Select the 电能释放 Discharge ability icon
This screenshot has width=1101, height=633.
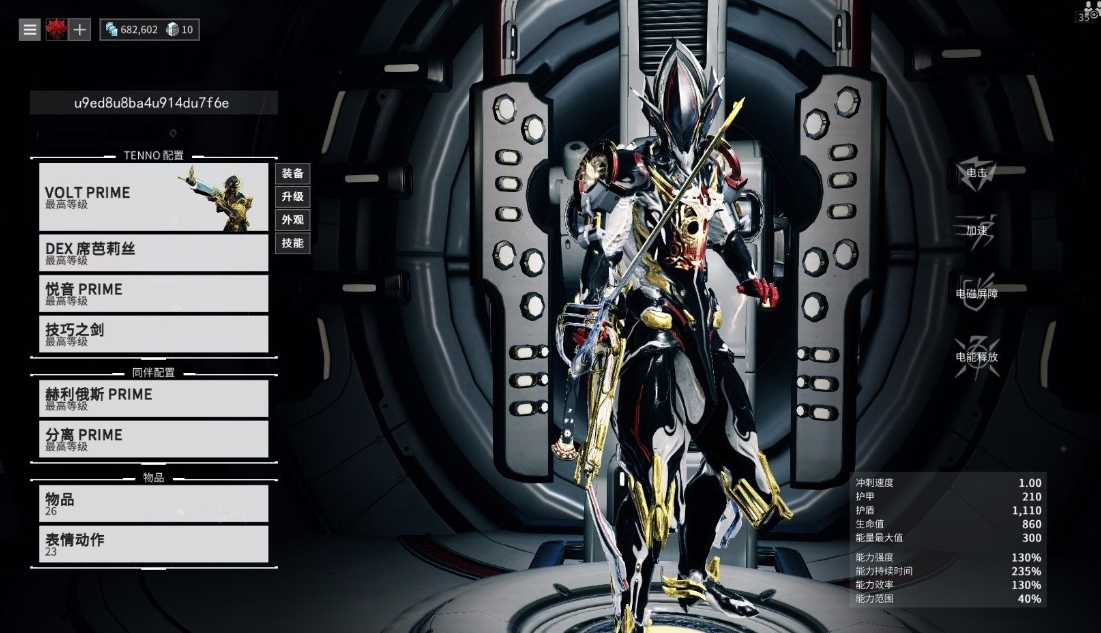(976, 355)
